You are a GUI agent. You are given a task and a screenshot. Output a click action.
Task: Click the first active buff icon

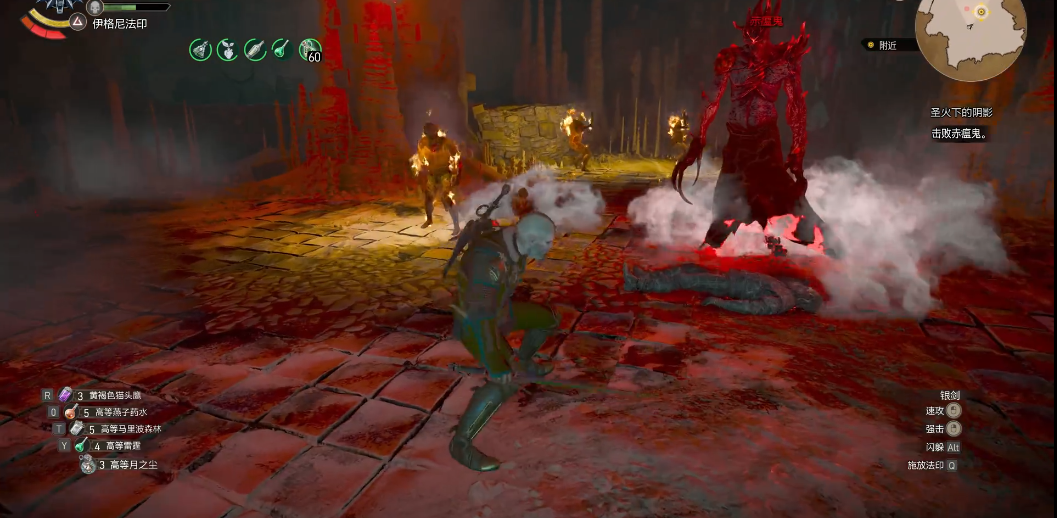point(201,49)
